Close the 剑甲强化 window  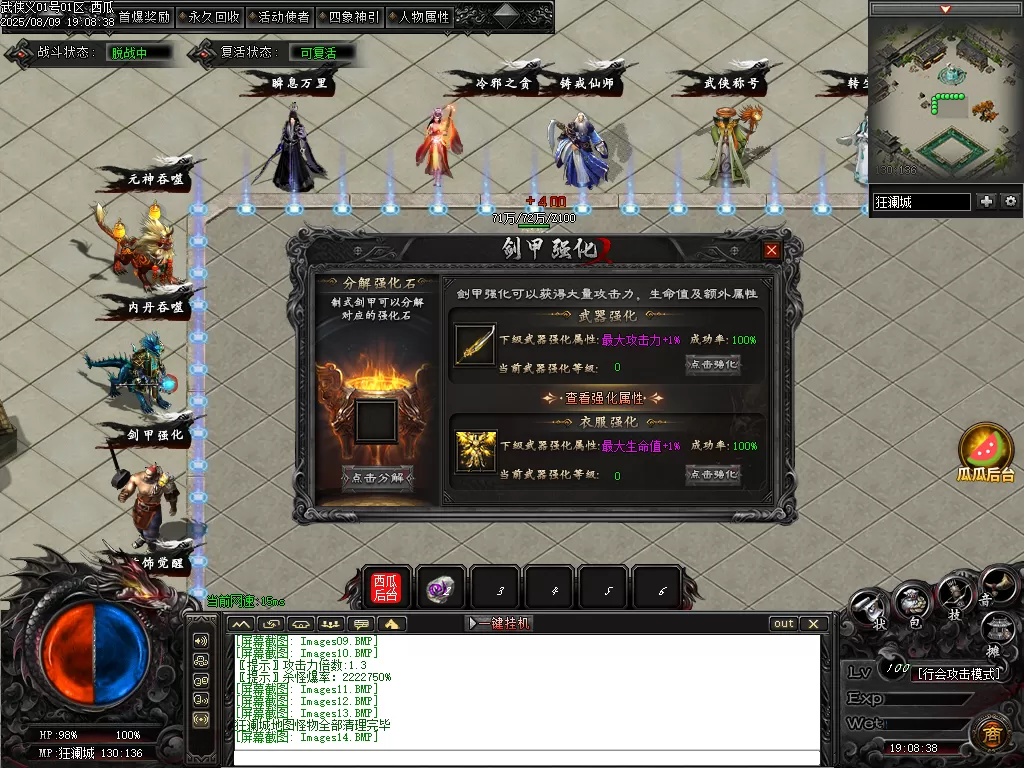771,251
